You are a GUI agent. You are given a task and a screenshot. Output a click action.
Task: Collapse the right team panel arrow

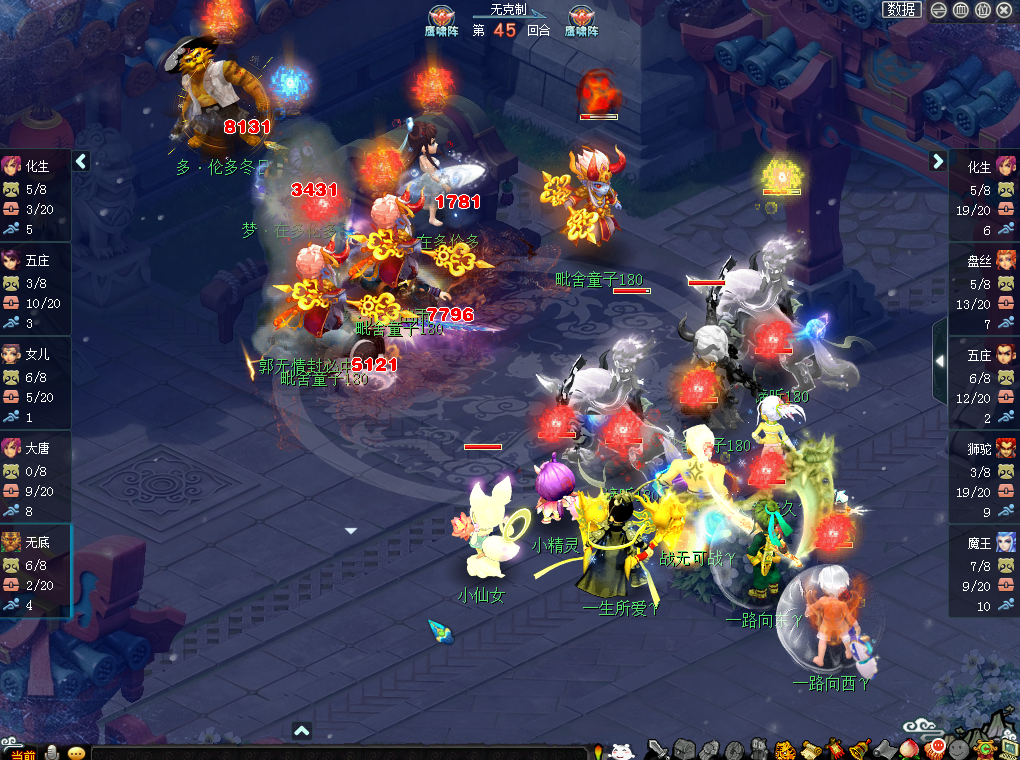[x=938, y=161]
